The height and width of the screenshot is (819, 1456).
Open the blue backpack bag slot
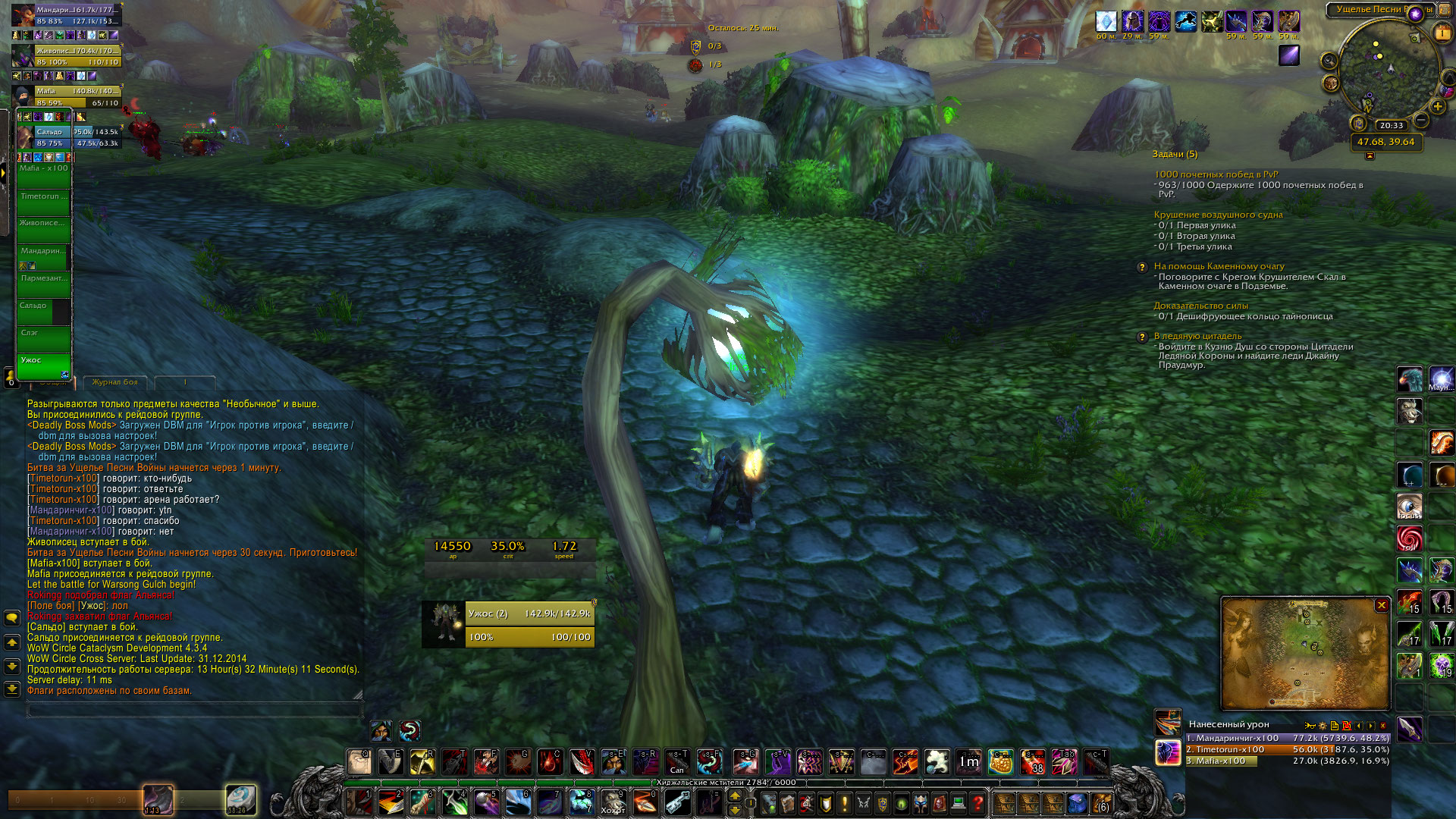pos(1077,802)
